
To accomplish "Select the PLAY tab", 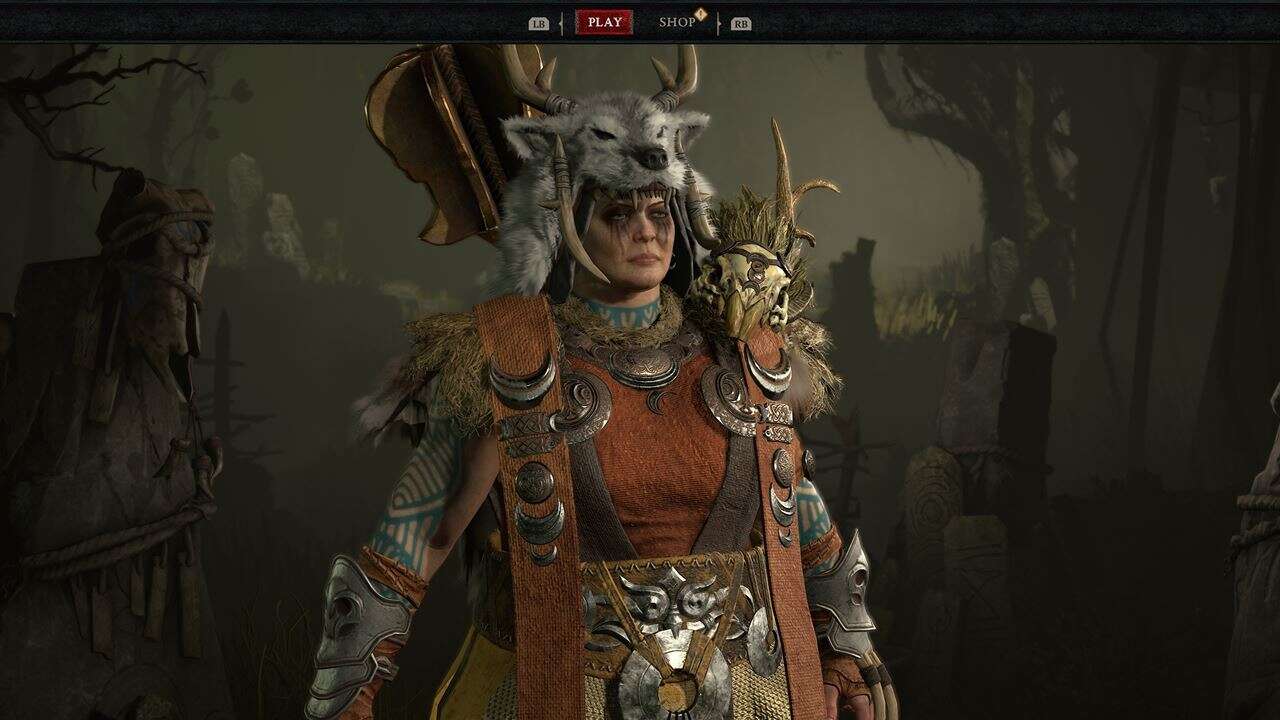I will [x=604, y=22].
